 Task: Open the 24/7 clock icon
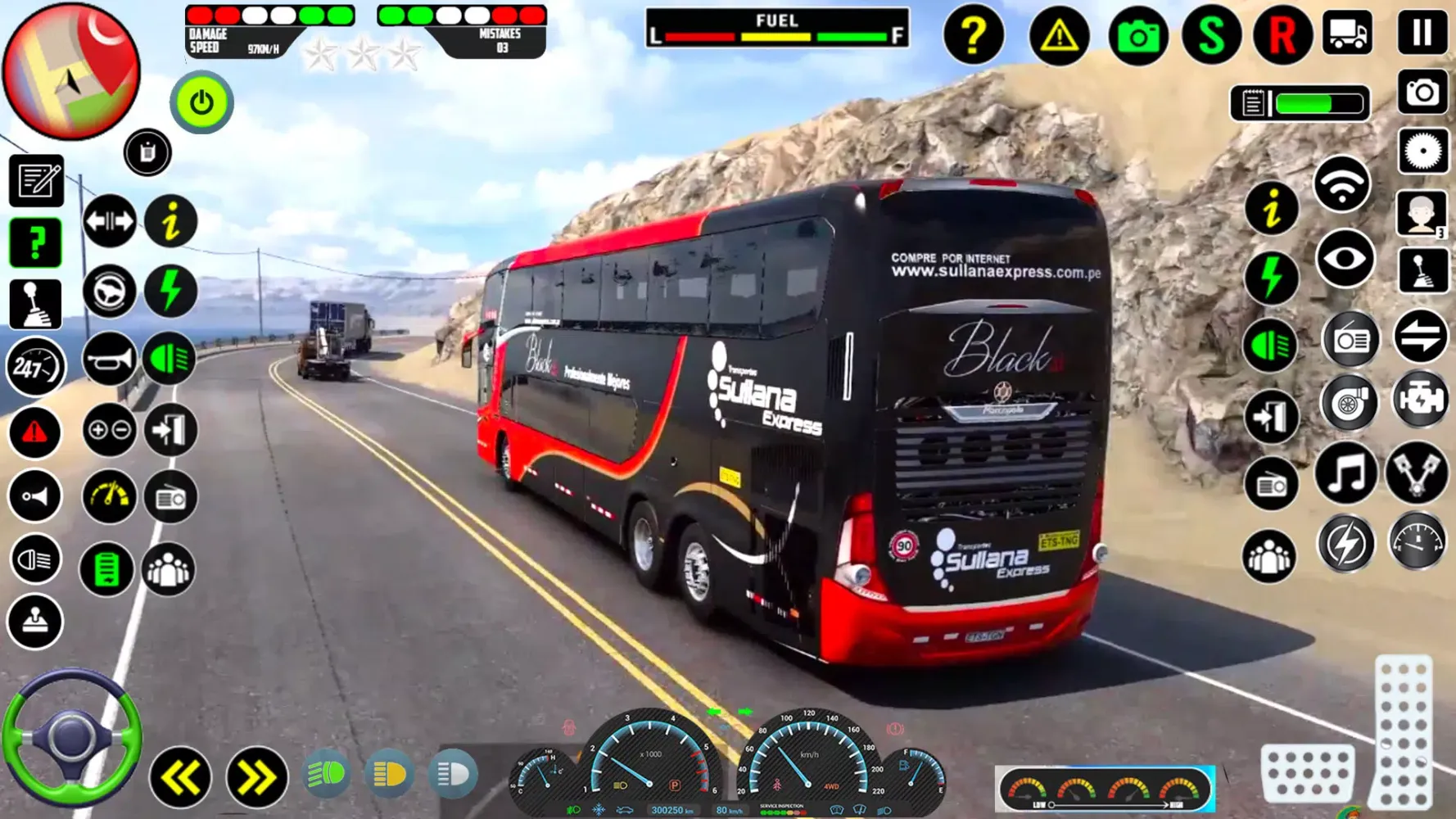(34, 368)
